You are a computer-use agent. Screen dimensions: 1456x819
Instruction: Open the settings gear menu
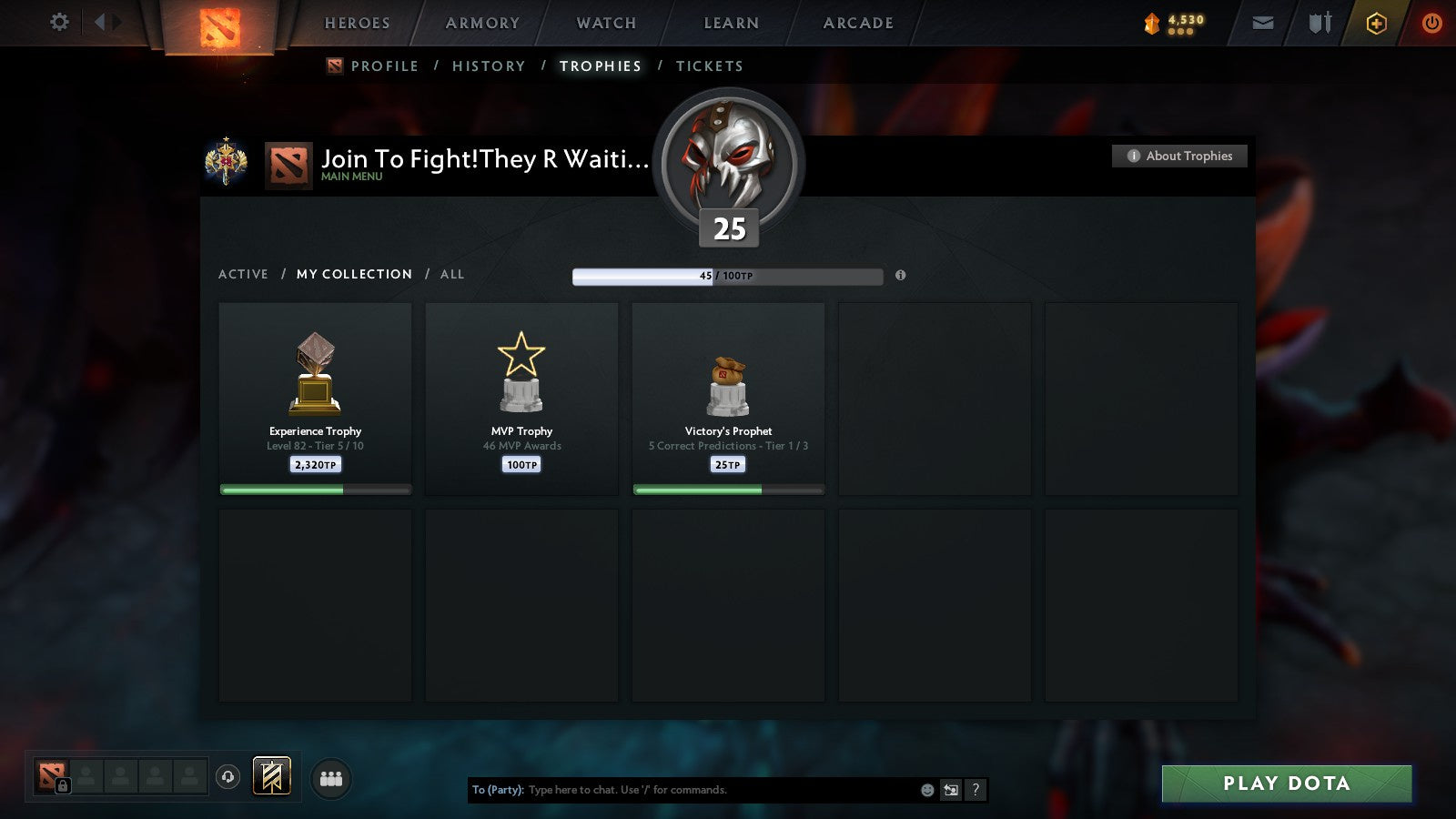pyautogui.click(x=59, y=23)
